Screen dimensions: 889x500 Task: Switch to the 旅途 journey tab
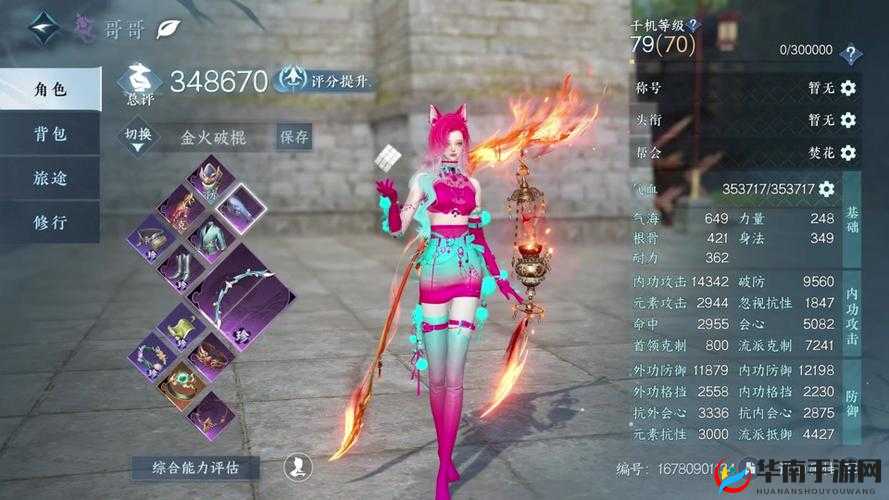(x=50, y=177)
